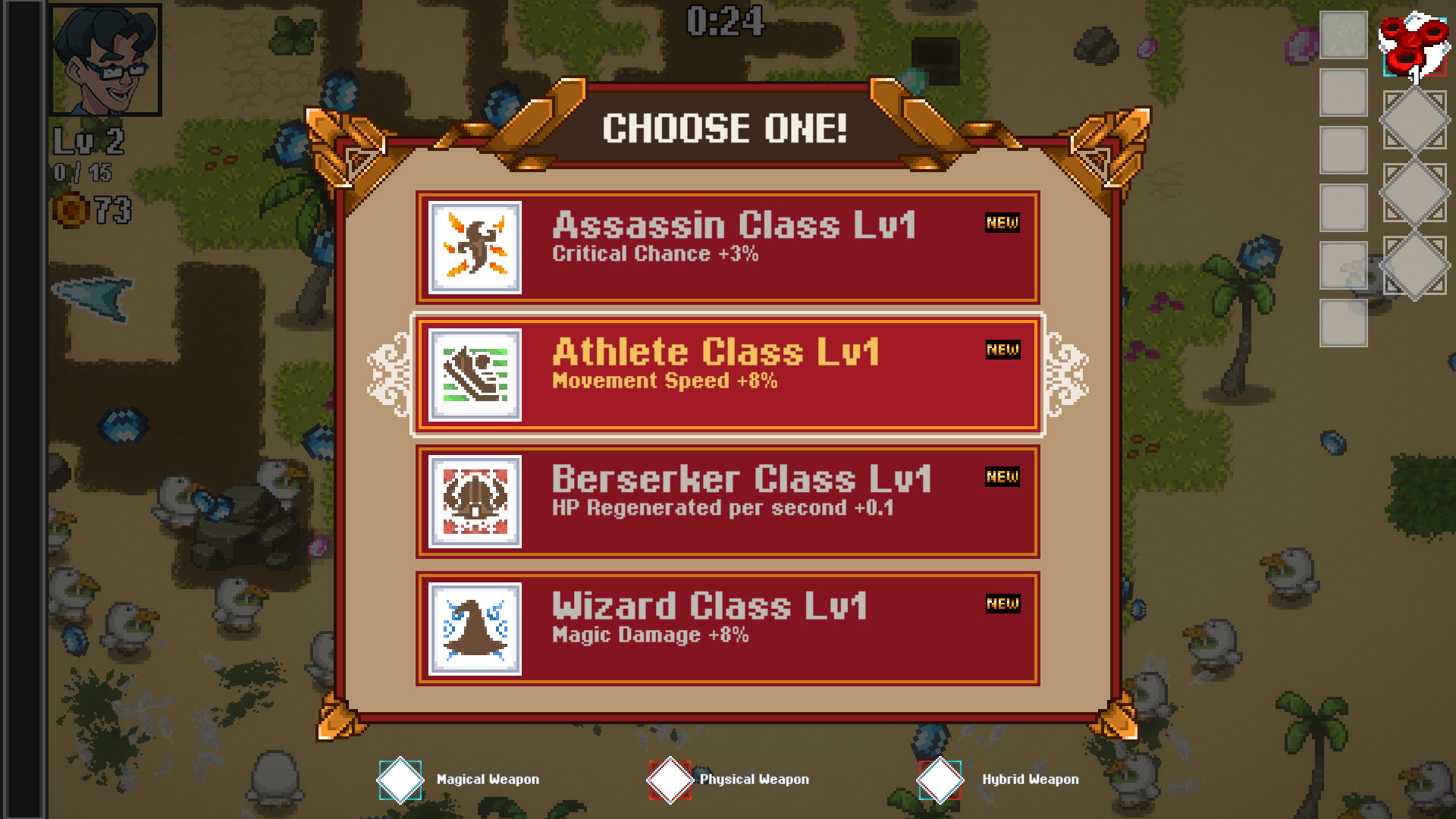Viewport: 1456px width, 819px height.
Task: Click the Wizard Class hat icon
Action: pos(474,629)
